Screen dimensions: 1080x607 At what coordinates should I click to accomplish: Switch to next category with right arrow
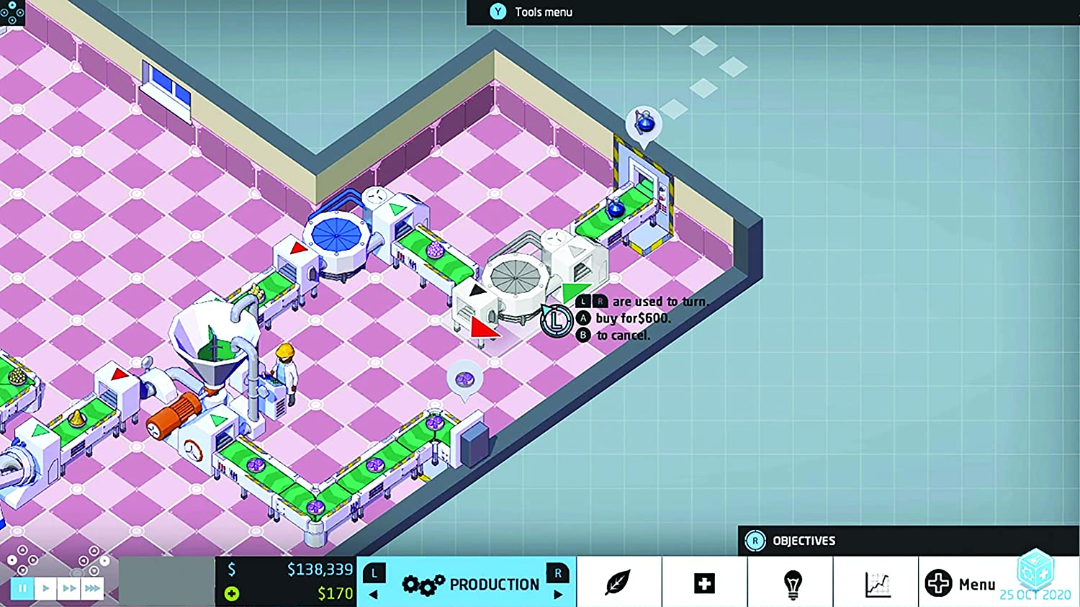tap(557, 595)
